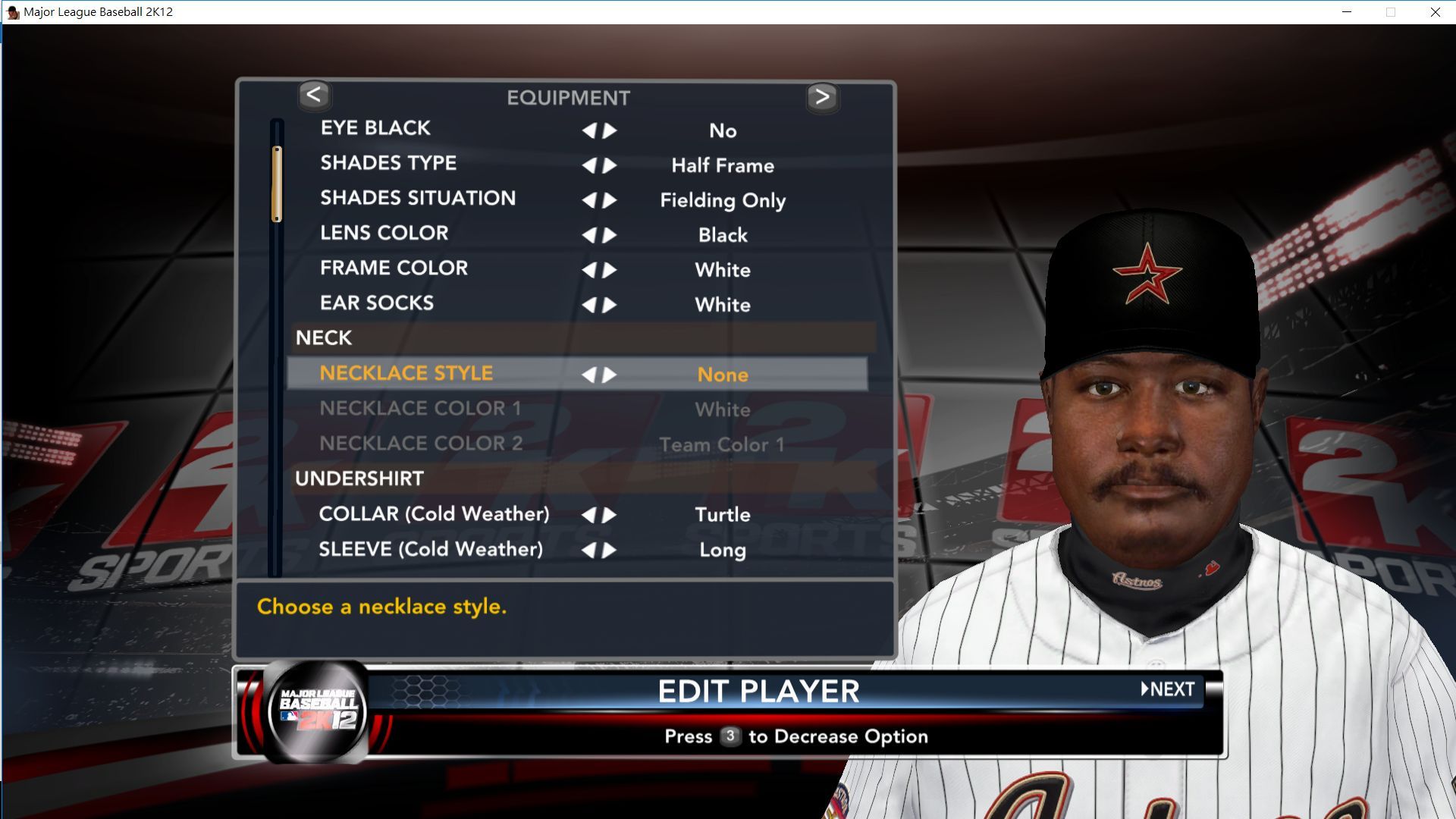The height and width of the screenshot is (819, 1456).
Task: Close the Major League Baseball 2K12 window
Action: 1435,12
